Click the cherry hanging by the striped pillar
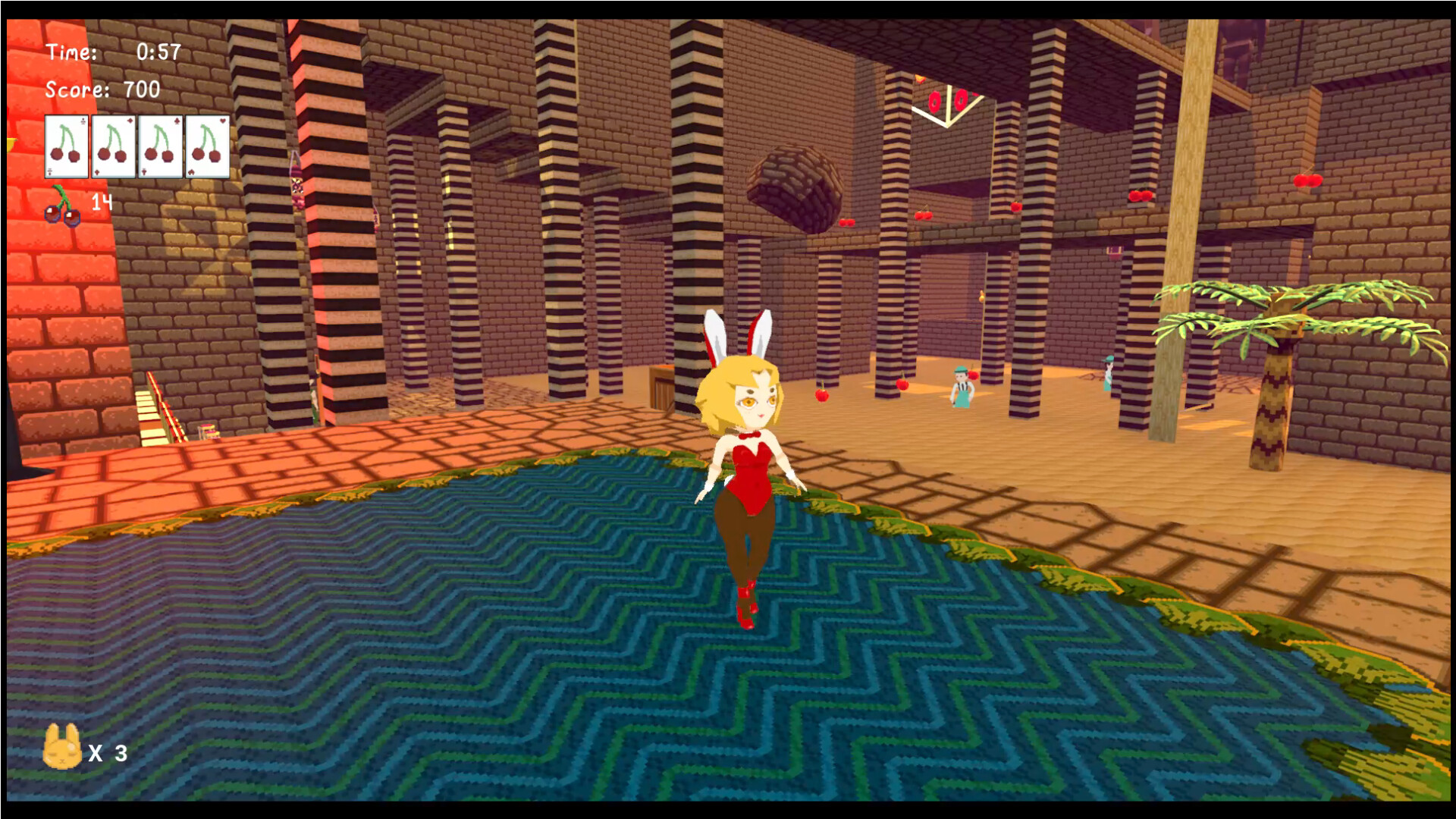 point(903,385)
